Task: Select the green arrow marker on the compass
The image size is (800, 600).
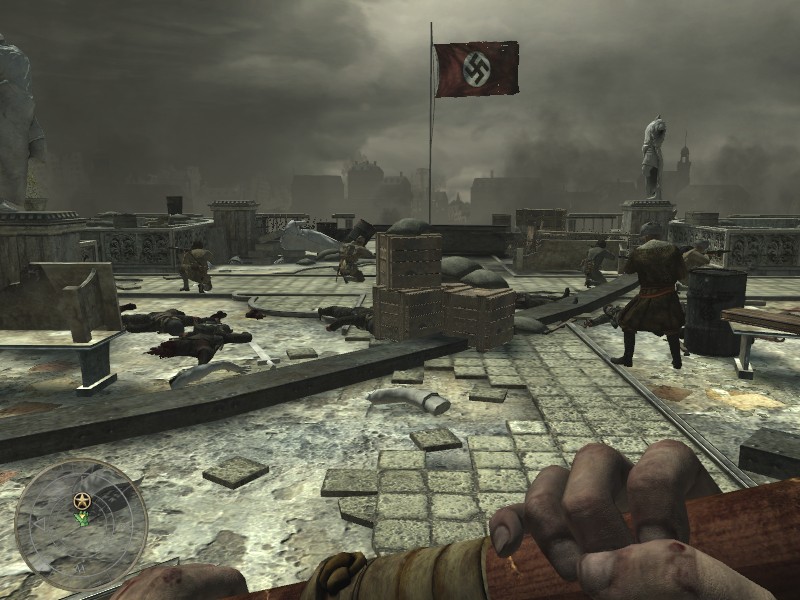Action: click(81, 518)
